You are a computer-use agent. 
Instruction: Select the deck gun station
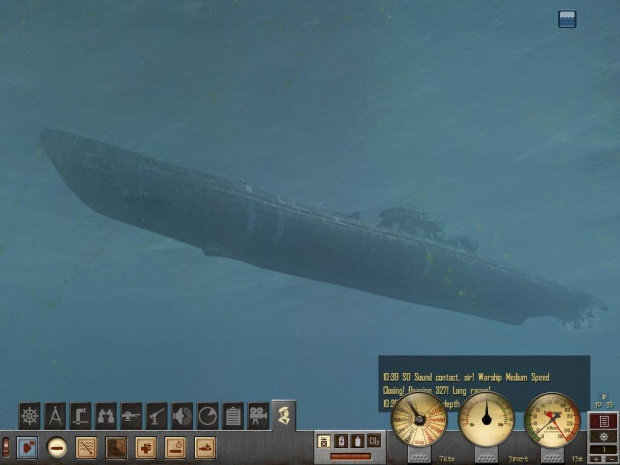click(x=131, y=415)
